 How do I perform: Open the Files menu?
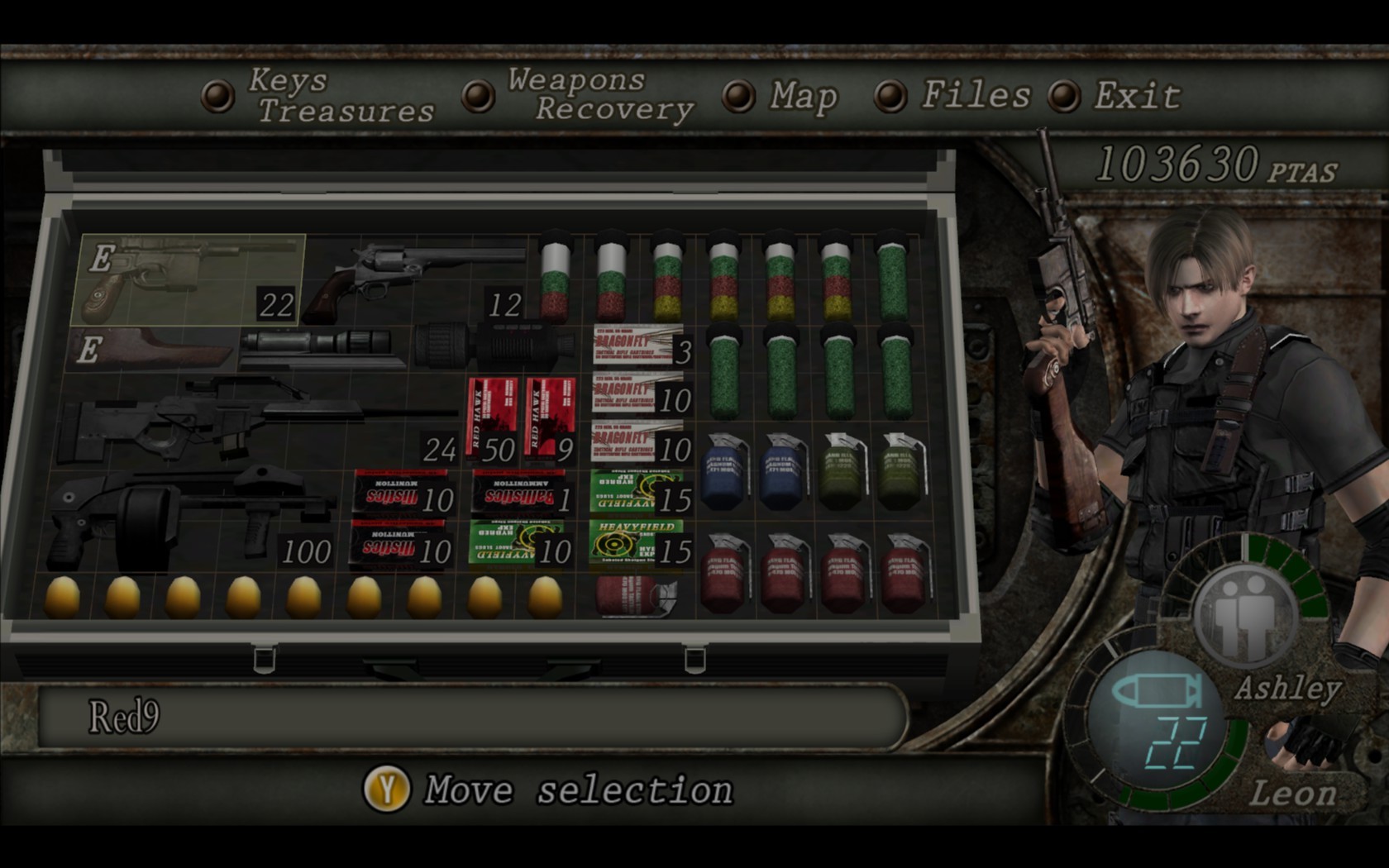click(976, 97)
